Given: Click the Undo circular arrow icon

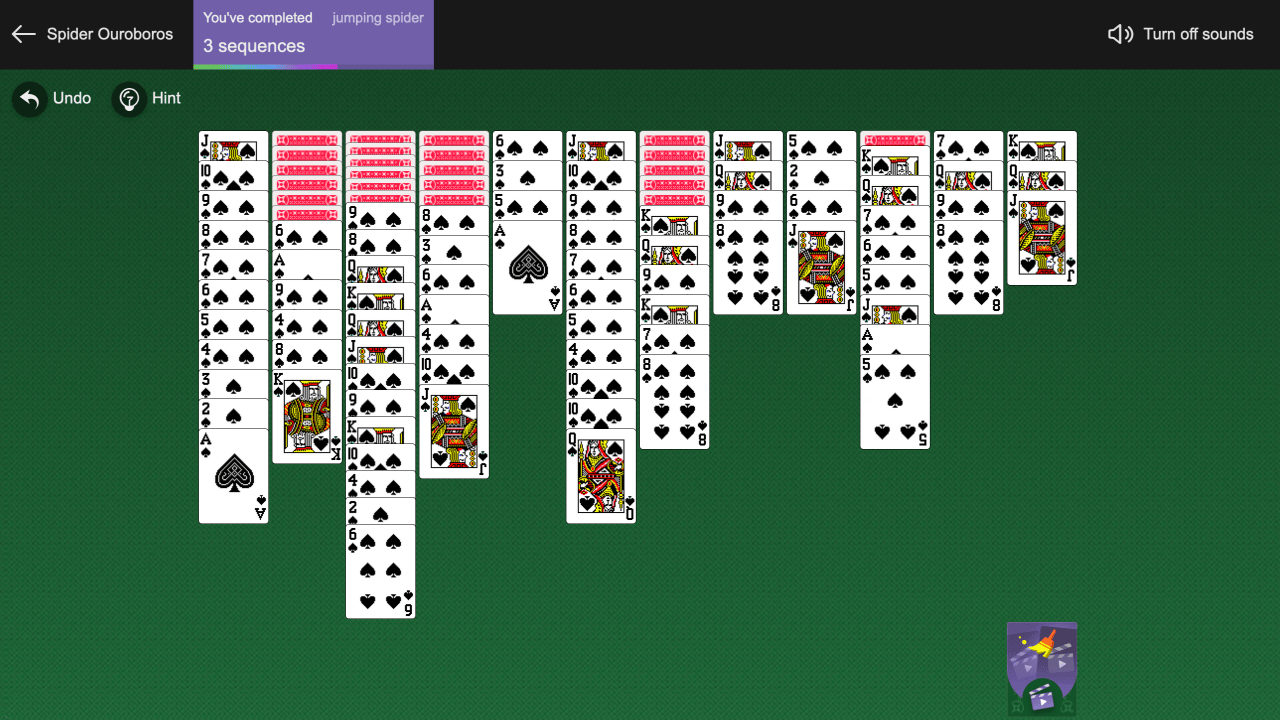Looking at the screenshot, I should tap(29, 98).
